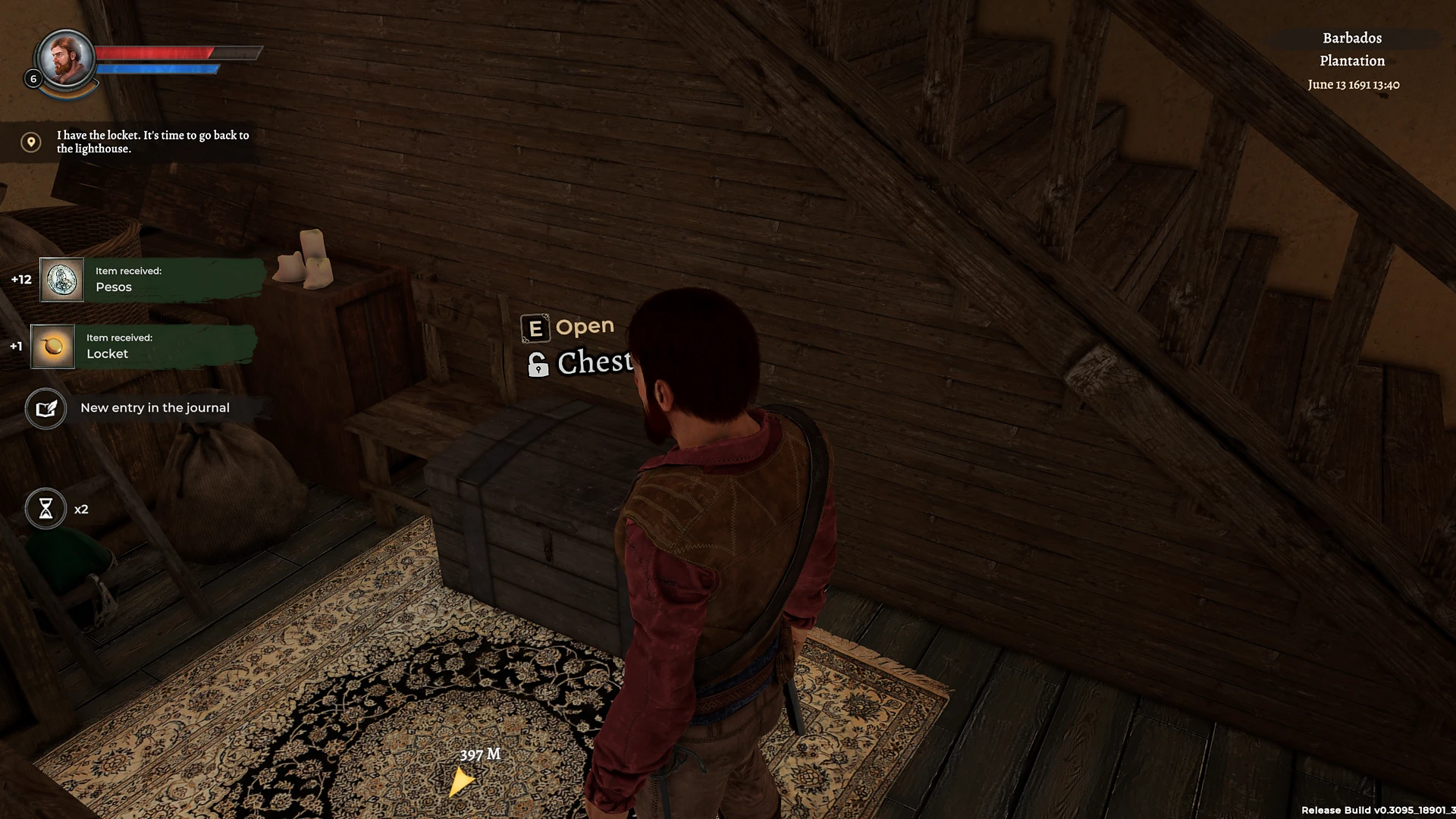Select the Chest label
This screenshot has height=819, width=1456.
596,362
